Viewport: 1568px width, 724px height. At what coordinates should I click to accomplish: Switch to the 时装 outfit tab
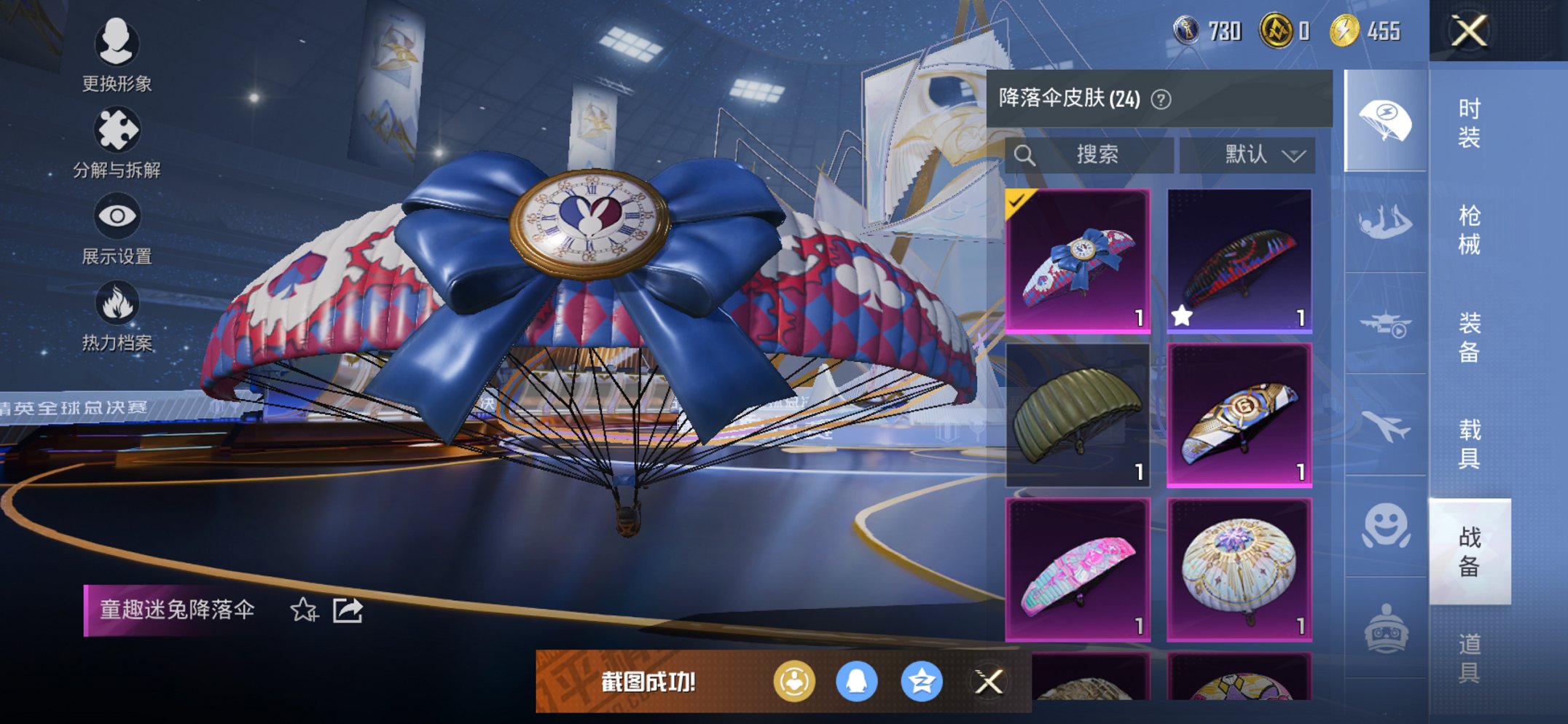coord(1469,122)
